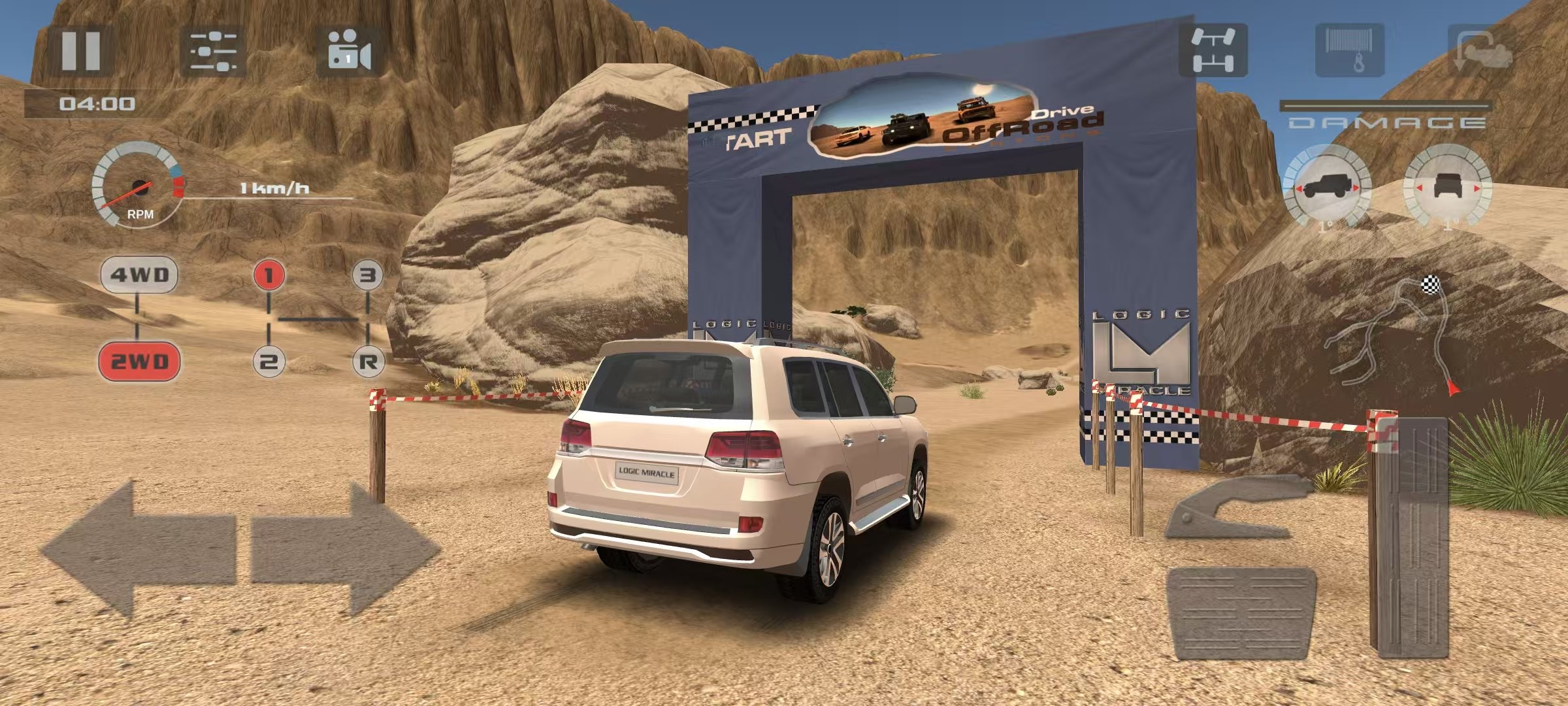1568x706 pixels.
Task: Pause the game
Action: 80,50
